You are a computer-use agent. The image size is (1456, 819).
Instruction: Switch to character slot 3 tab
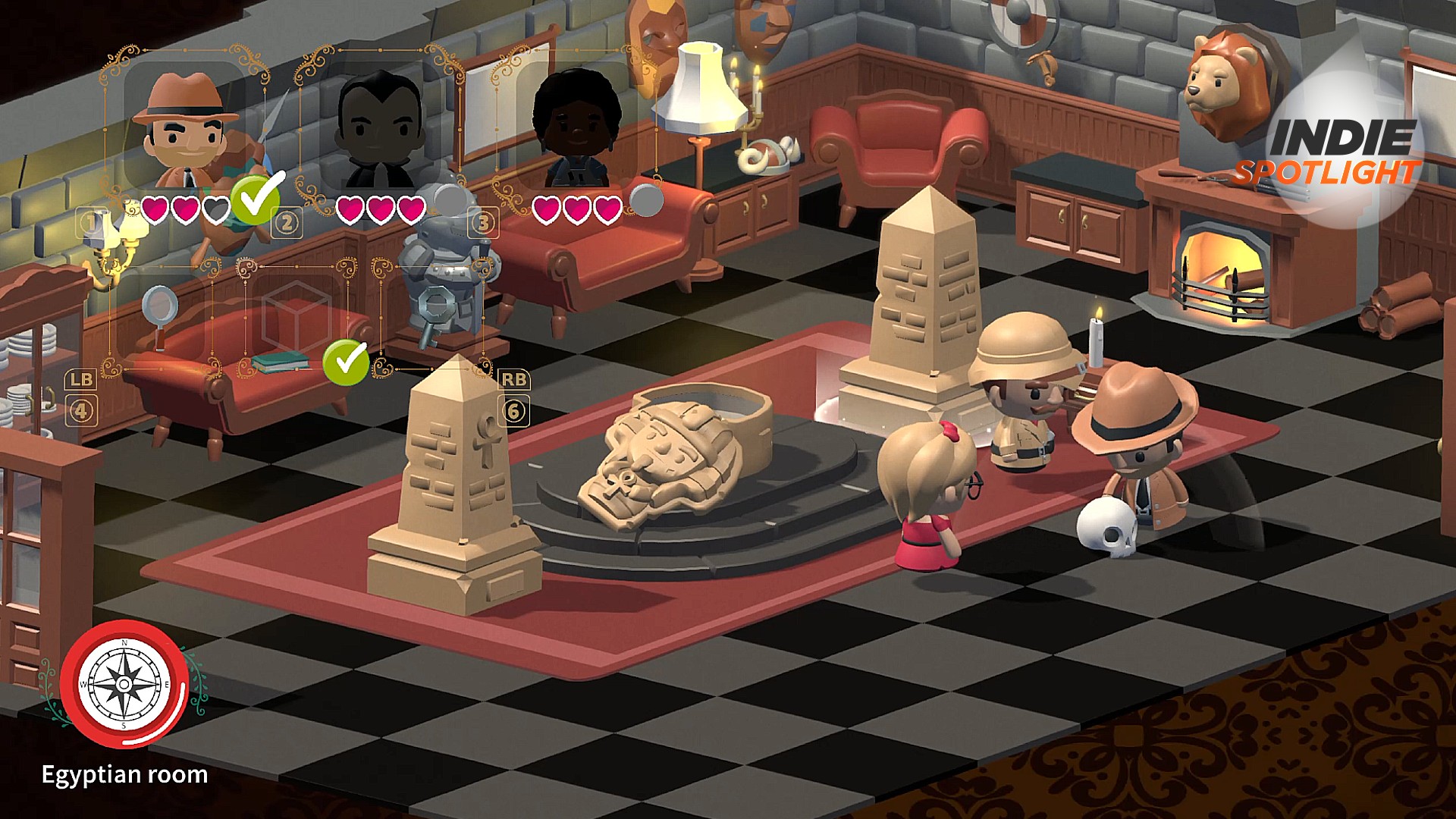482,220
